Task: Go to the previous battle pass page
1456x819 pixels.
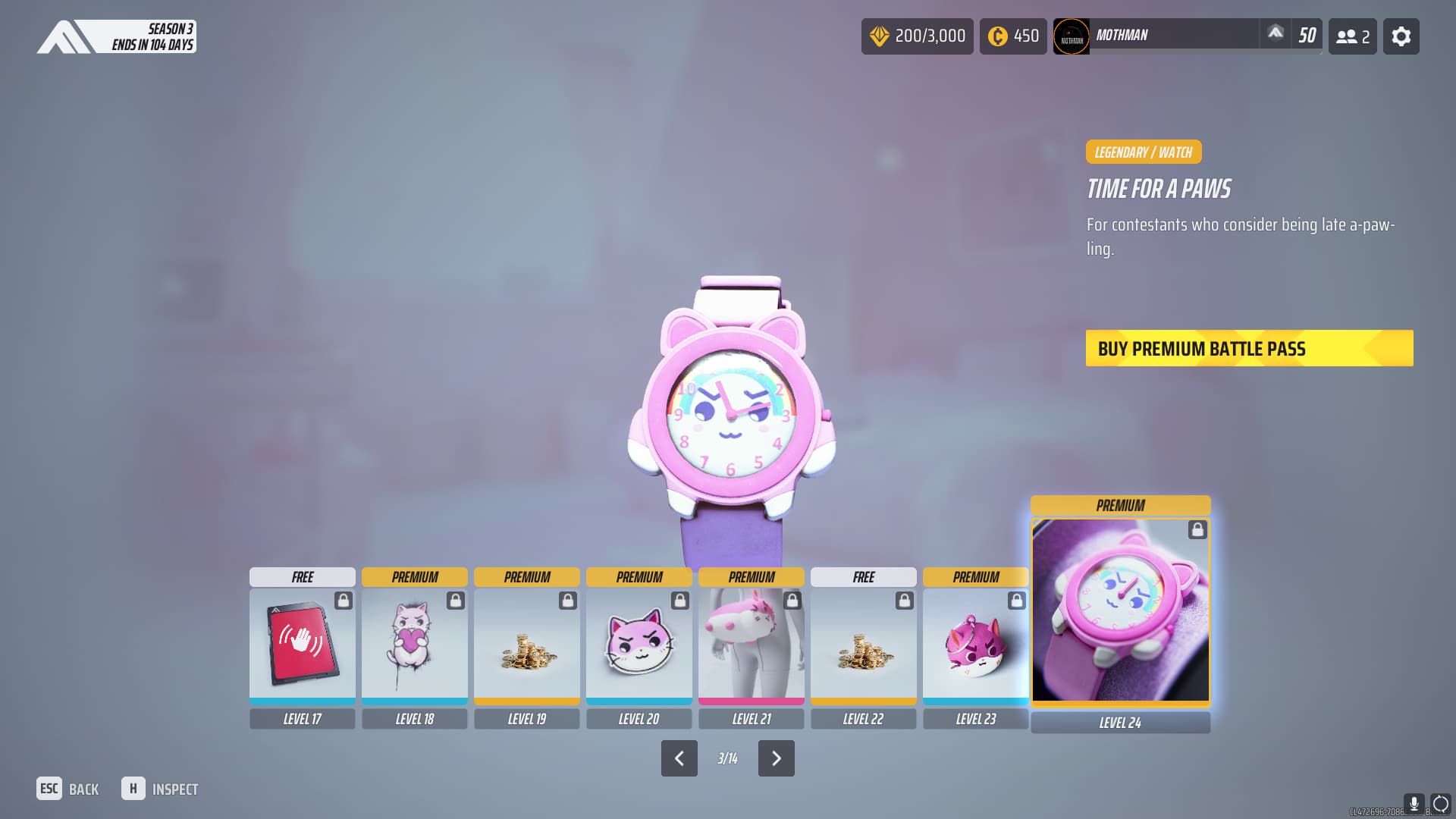Action: point(679,758)
